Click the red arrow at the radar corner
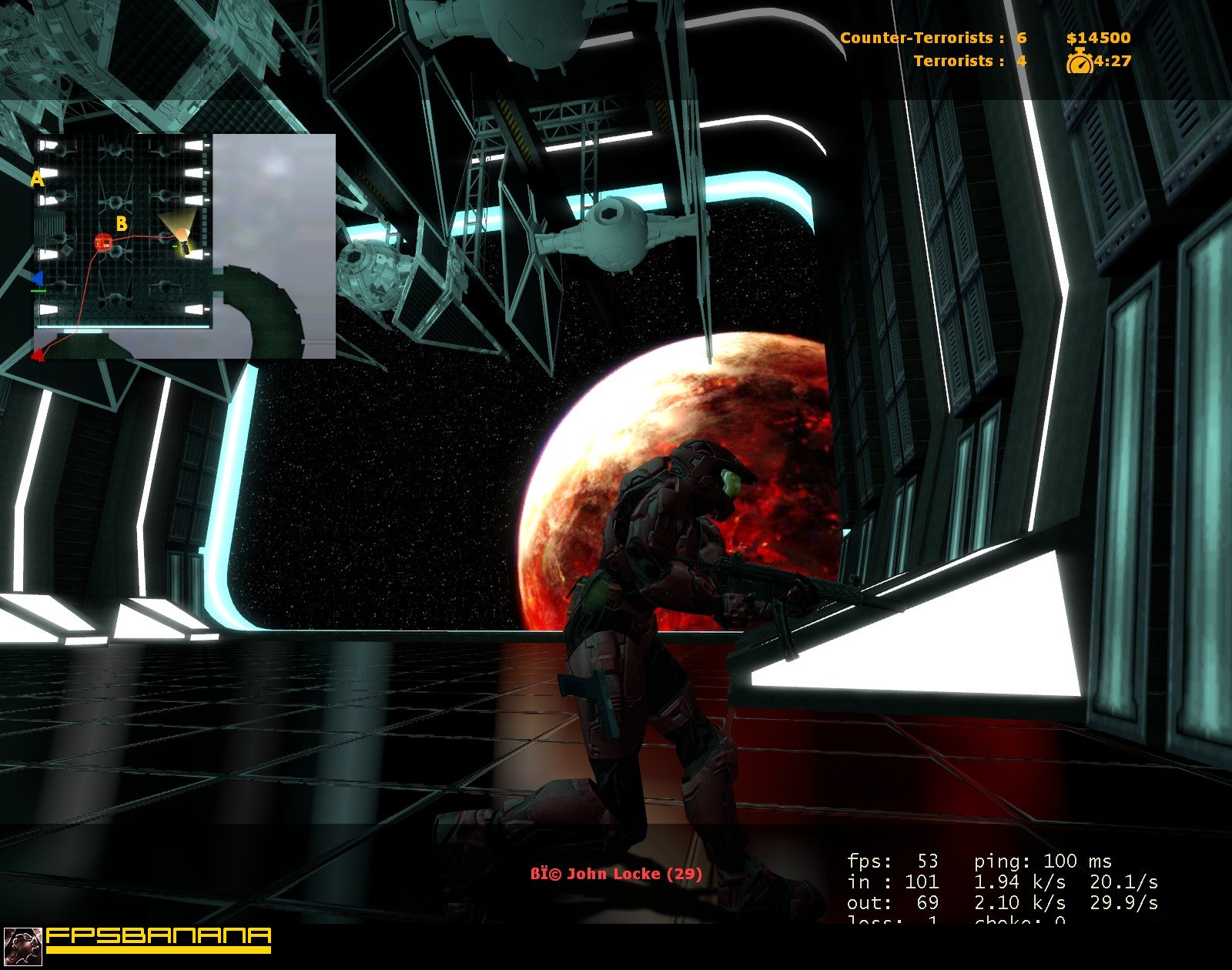The height and width of the screenshot is (970, 1232). click(x=37, y=353)
